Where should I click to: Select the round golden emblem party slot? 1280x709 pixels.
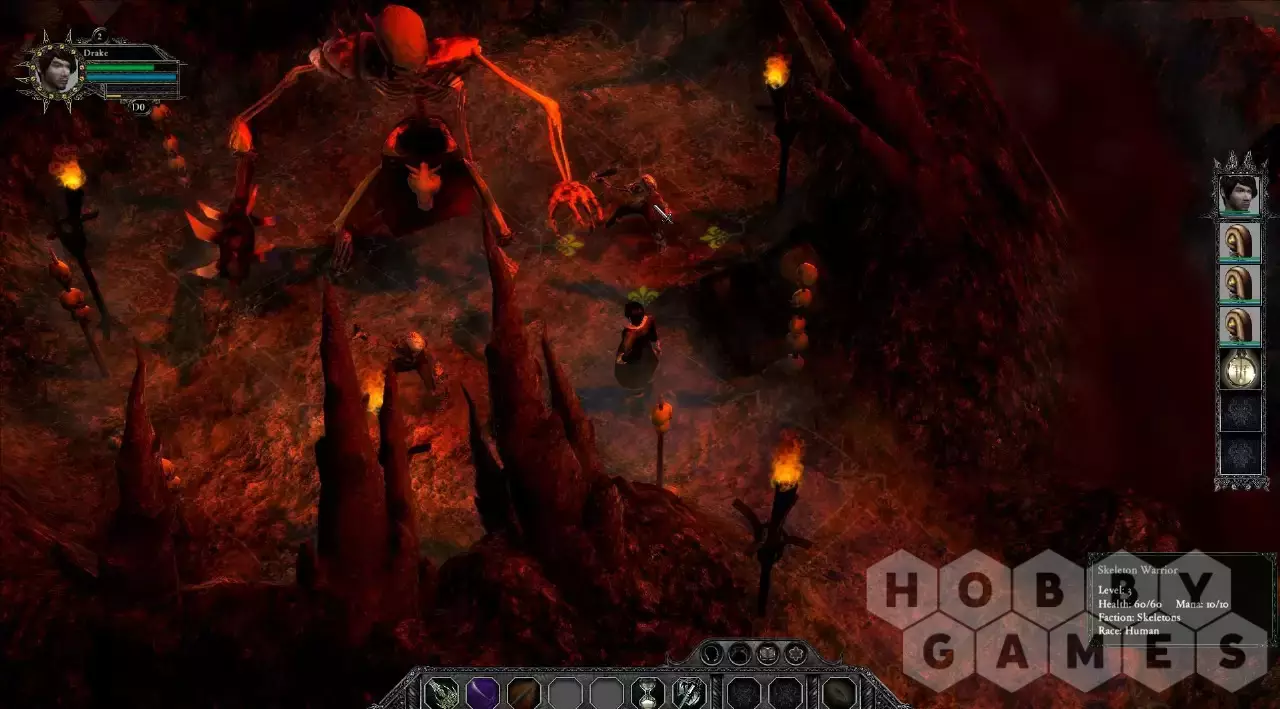click(x=1239, y=369)
